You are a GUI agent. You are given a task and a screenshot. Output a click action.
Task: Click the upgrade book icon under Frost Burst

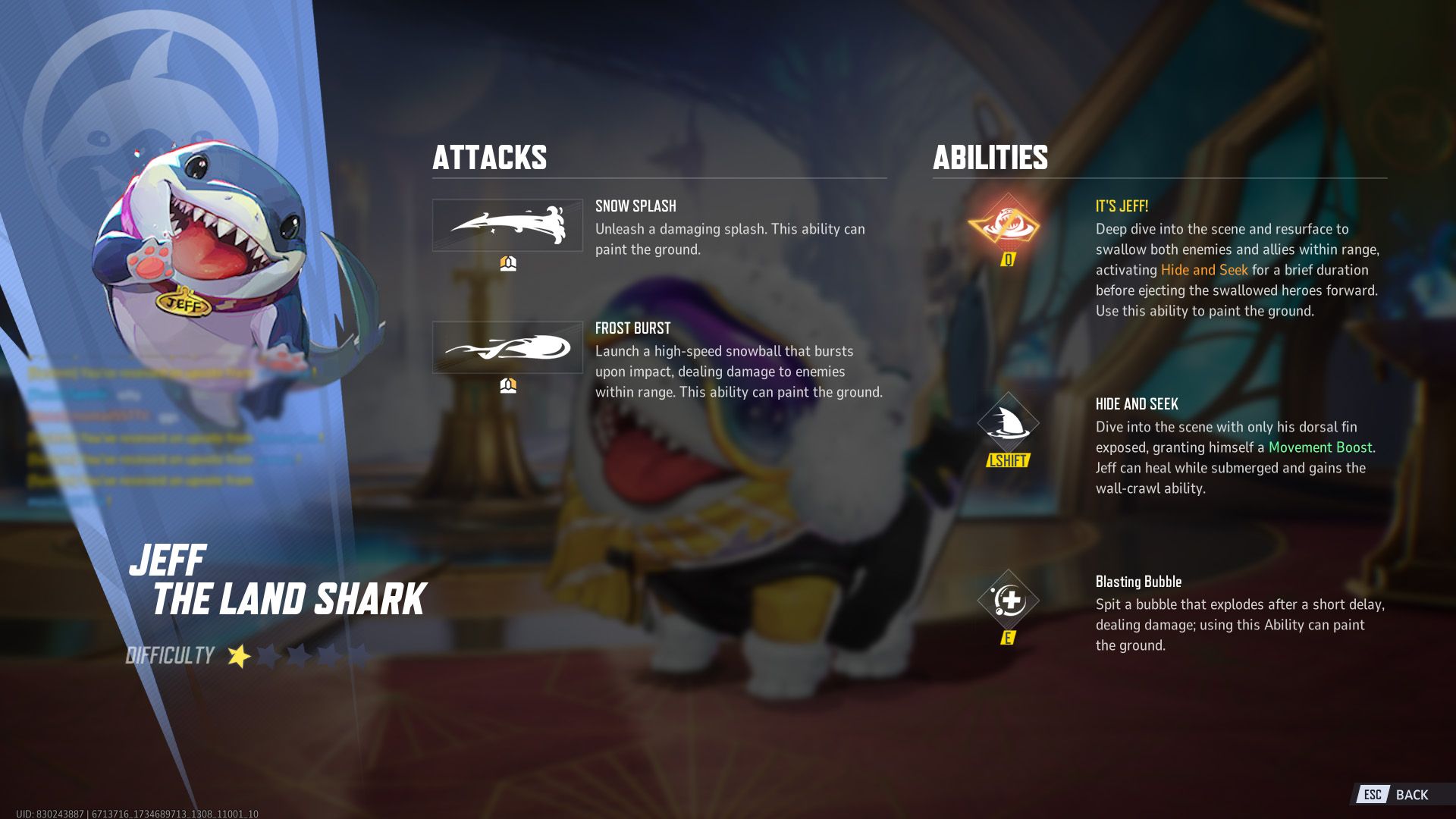pyautogui.click(x=509, y=387)
